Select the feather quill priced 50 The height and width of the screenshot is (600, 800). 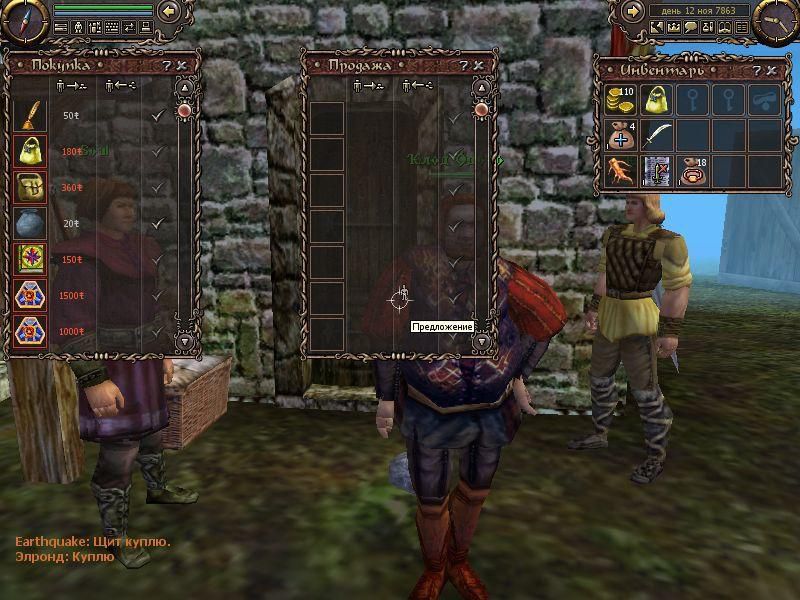[x=27, y=115]
